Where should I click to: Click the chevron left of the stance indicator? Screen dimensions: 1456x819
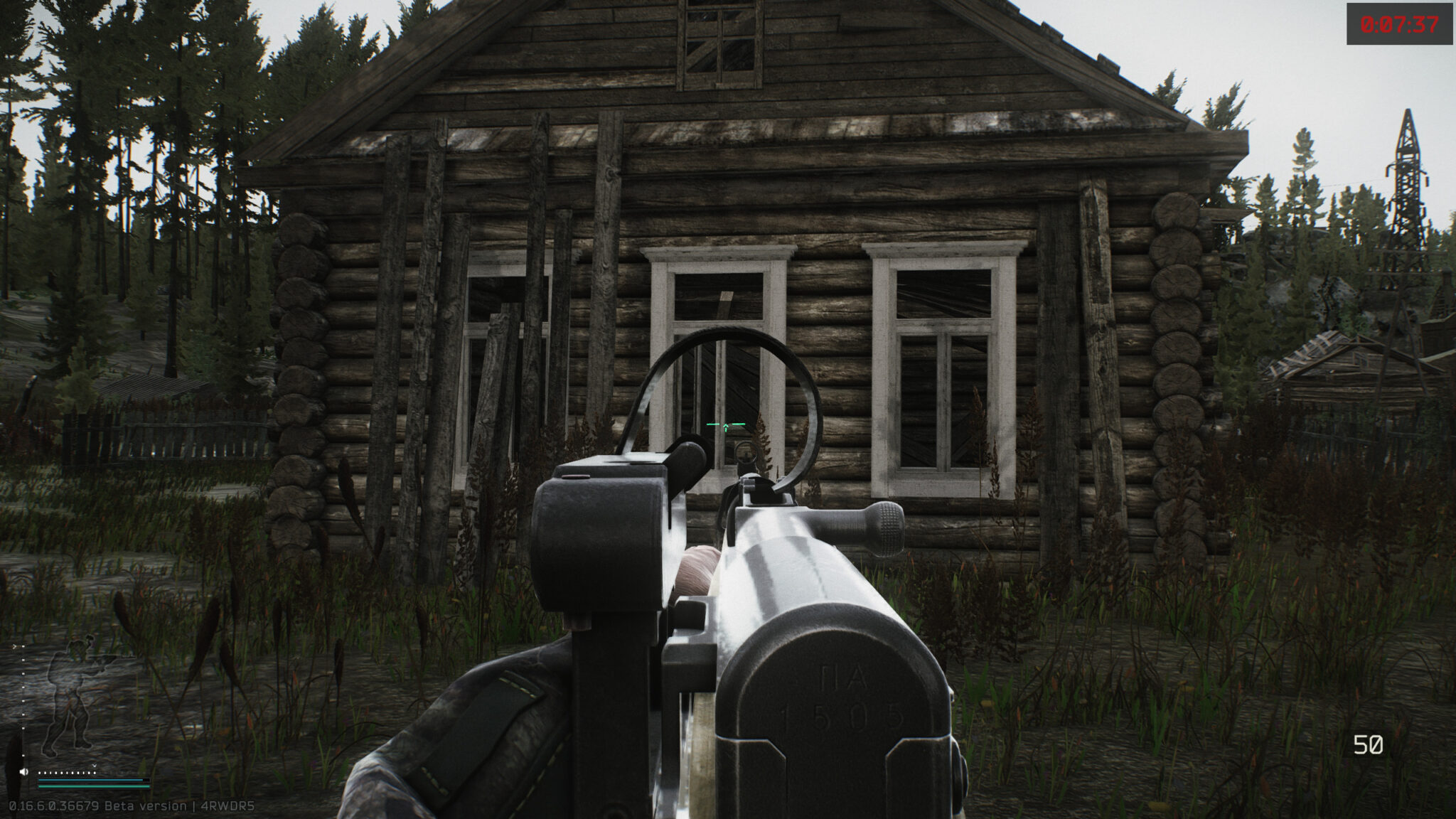[x=15, y=646]
